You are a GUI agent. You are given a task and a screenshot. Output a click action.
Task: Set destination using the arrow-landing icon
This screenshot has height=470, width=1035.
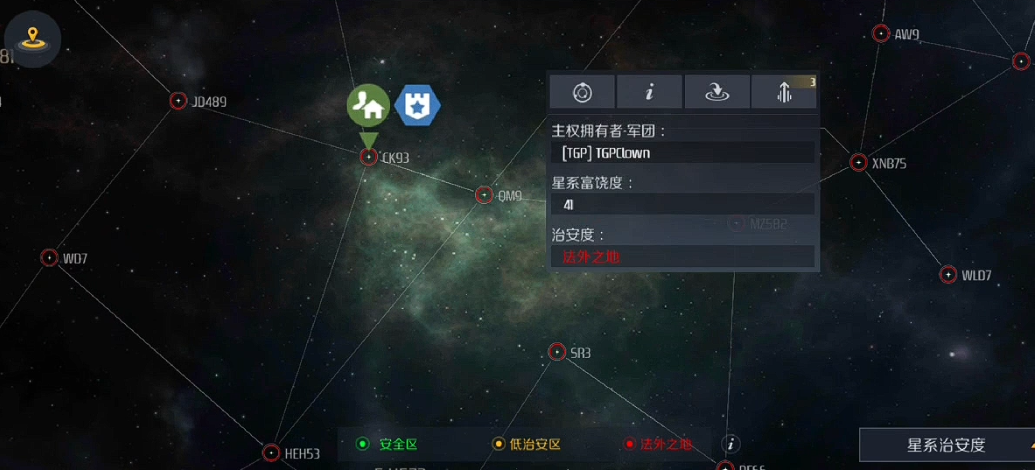[717, 92]
